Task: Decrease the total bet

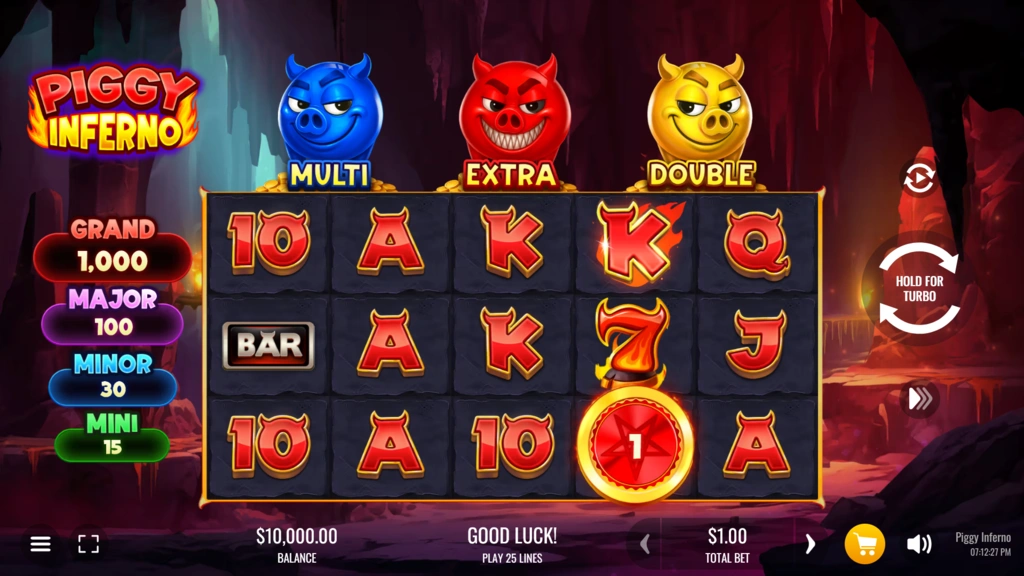Action: 645,544
